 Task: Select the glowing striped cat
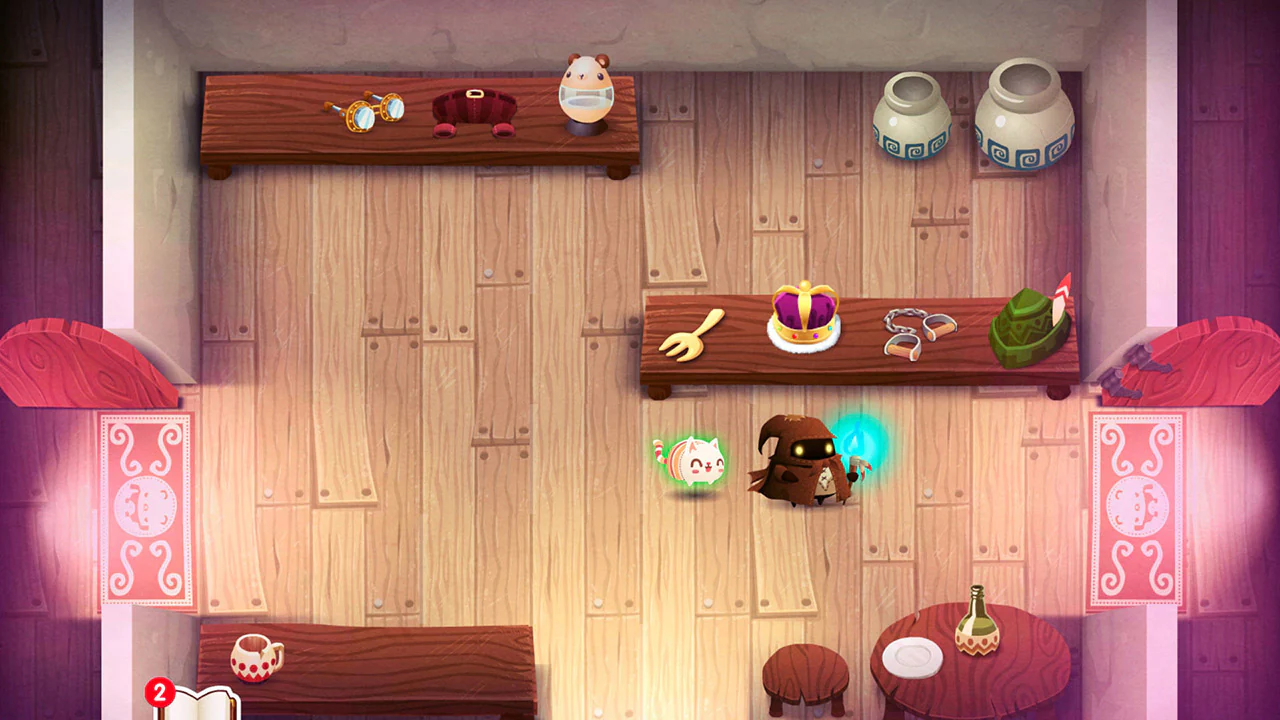click(x=693, y=463)
